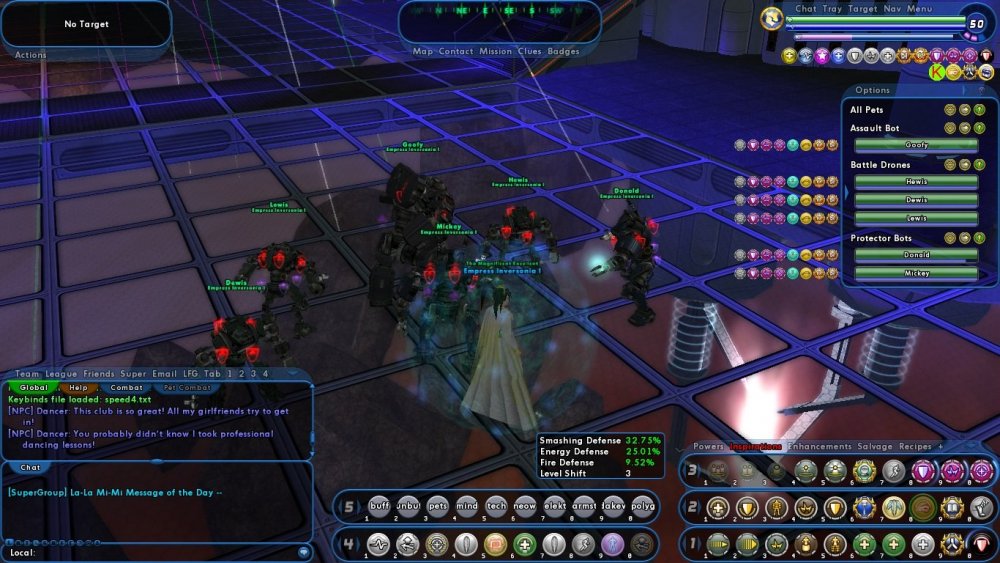Screen dimensions: 1000x563
Task: Select the Battle Drone named Dewis
Action: 915,200
